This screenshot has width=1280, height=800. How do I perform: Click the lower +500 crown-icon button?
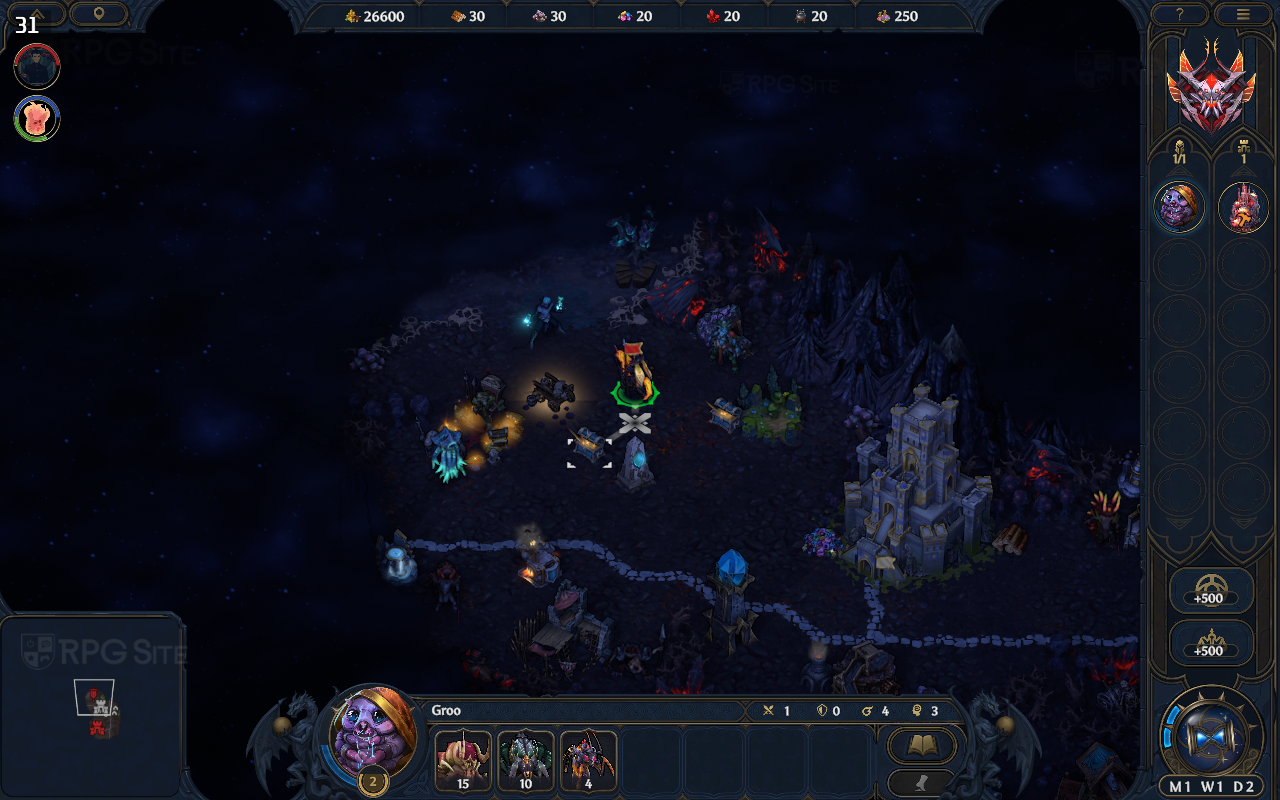point(1211,642)
